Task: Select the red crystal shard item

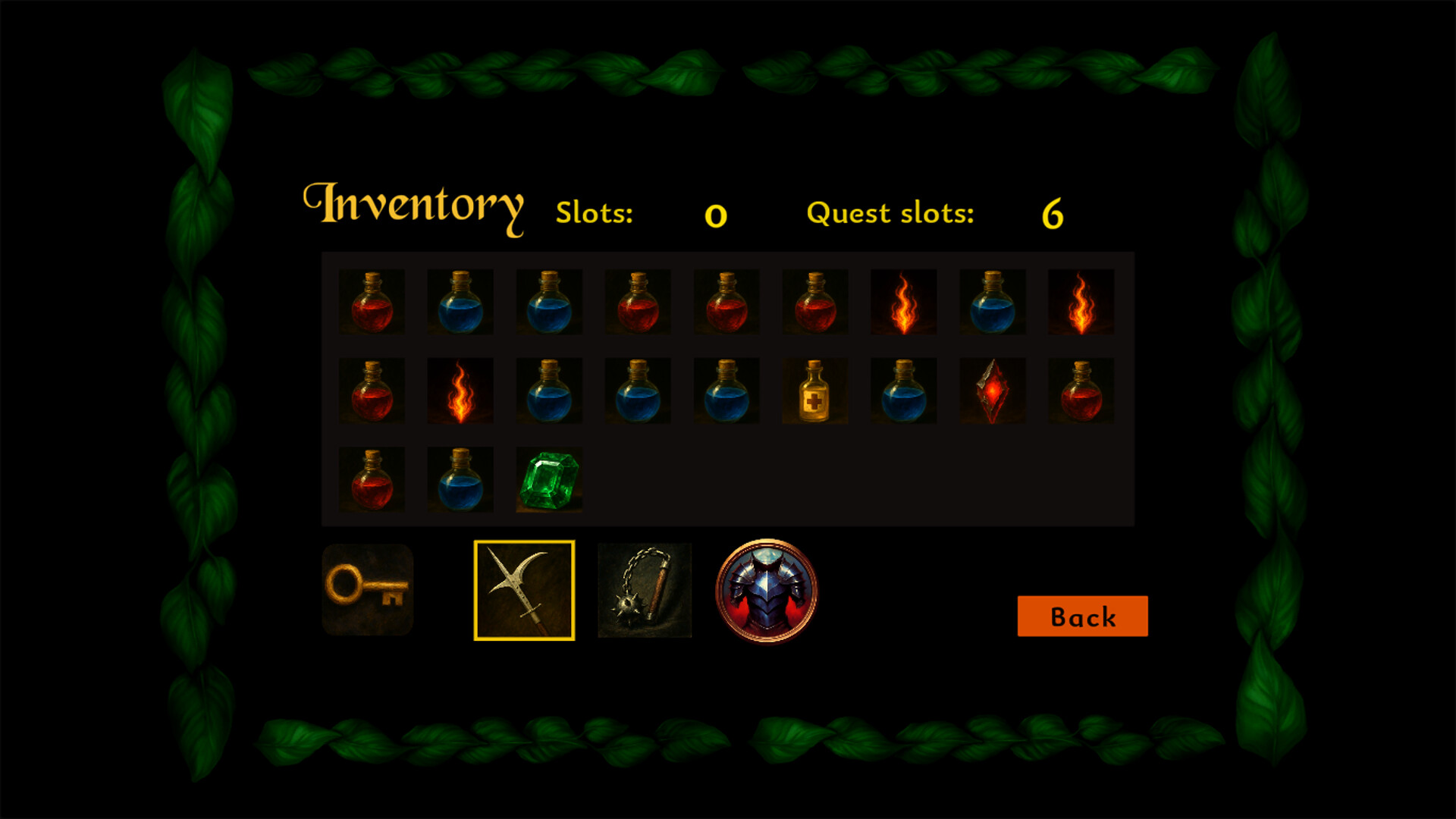Action: click(992, 391)
